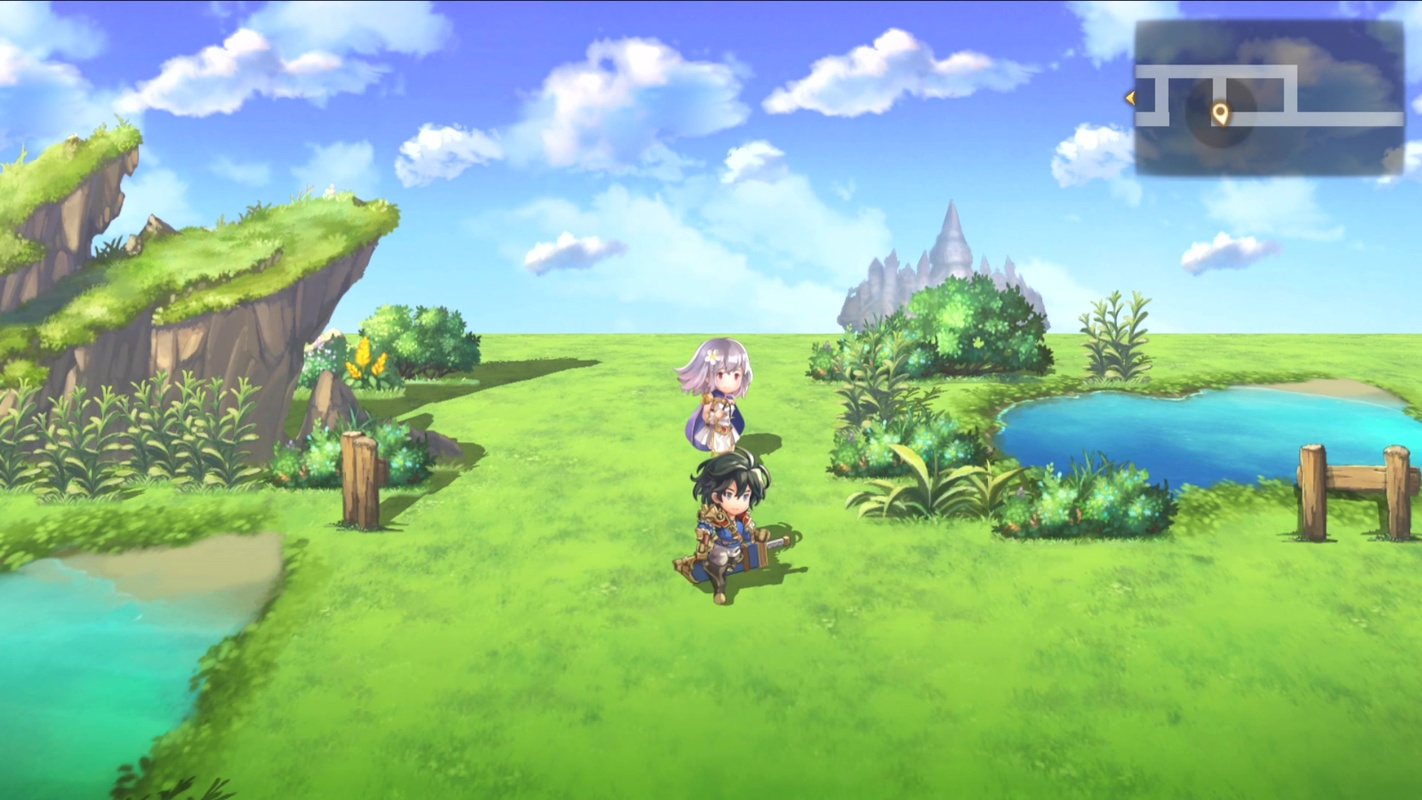Select the yellow arrow at minimap's edge
Image resolution: width=1422 pixels, height=800 pixels.
[1130, 98]
